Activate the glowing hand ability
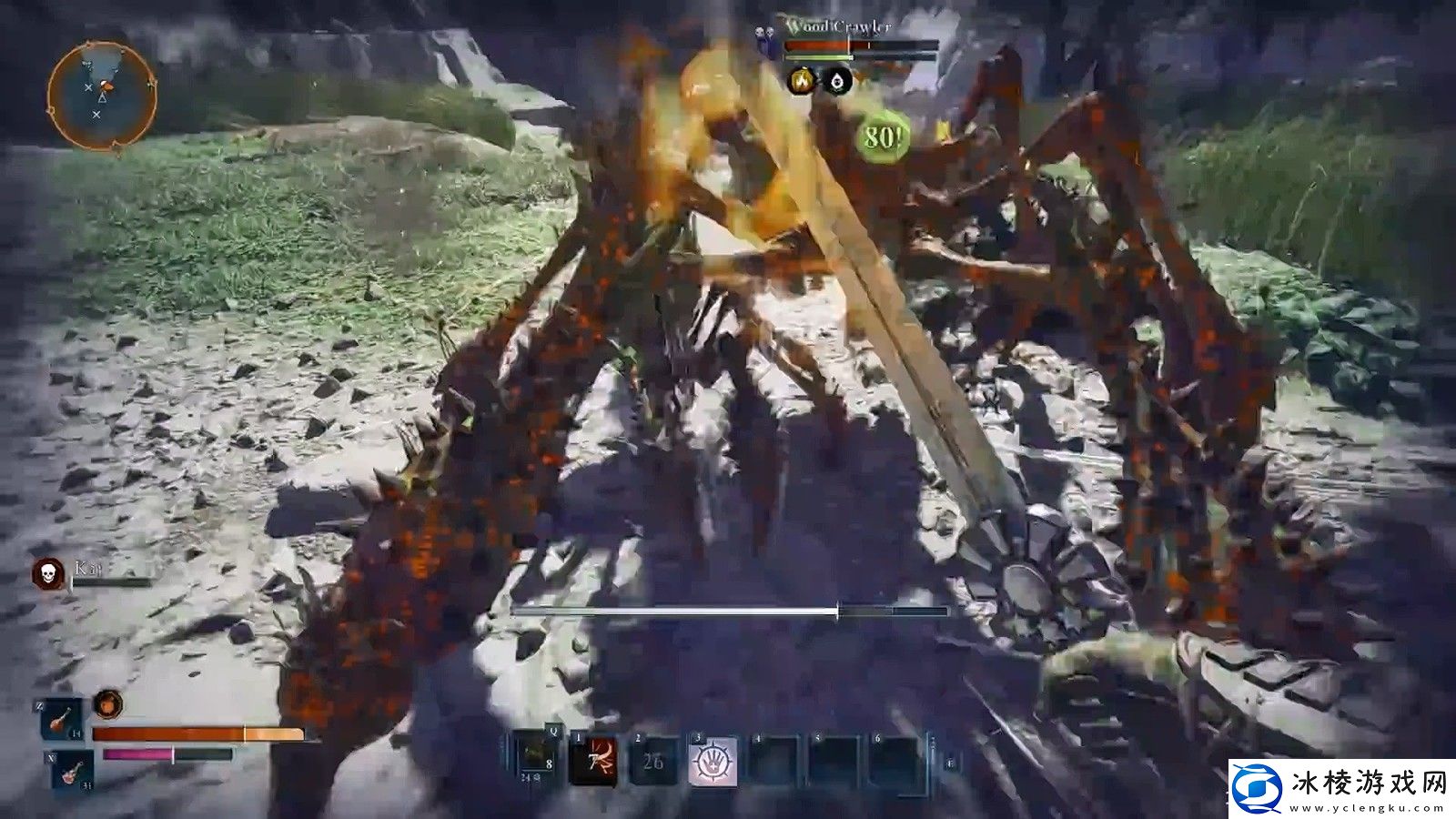The height and width of the screenshot is (819, 1456). pyautogui.click(x=713, y=761)
